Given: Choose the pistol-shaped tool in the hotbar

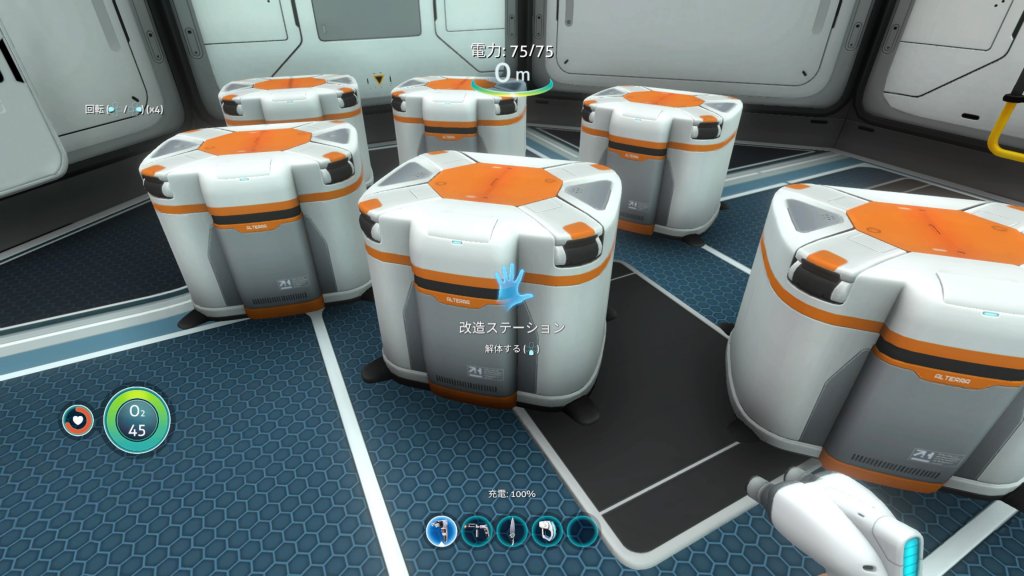Looking at the screenshot, I should [x=476, y=530].
